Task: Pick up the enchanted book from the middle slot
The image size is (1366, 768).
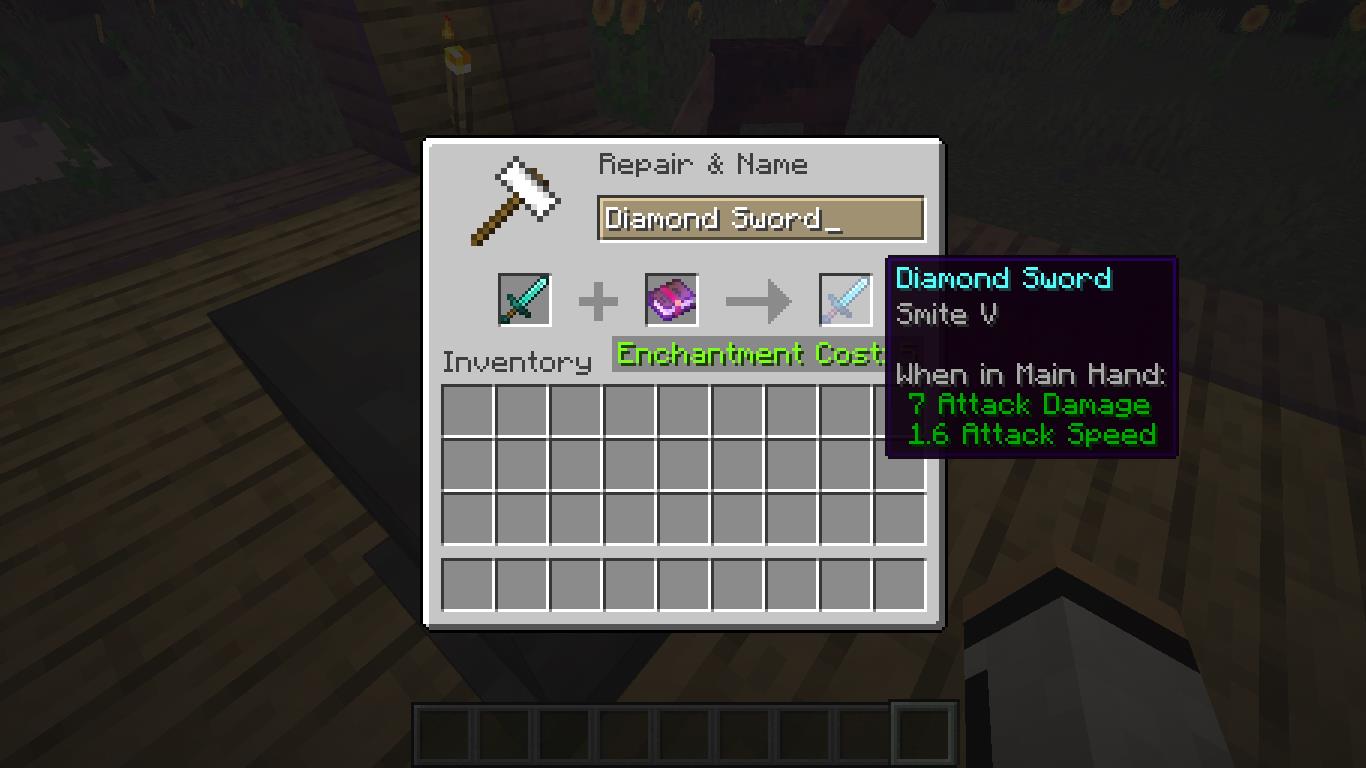Action: (x=670, y=299)
